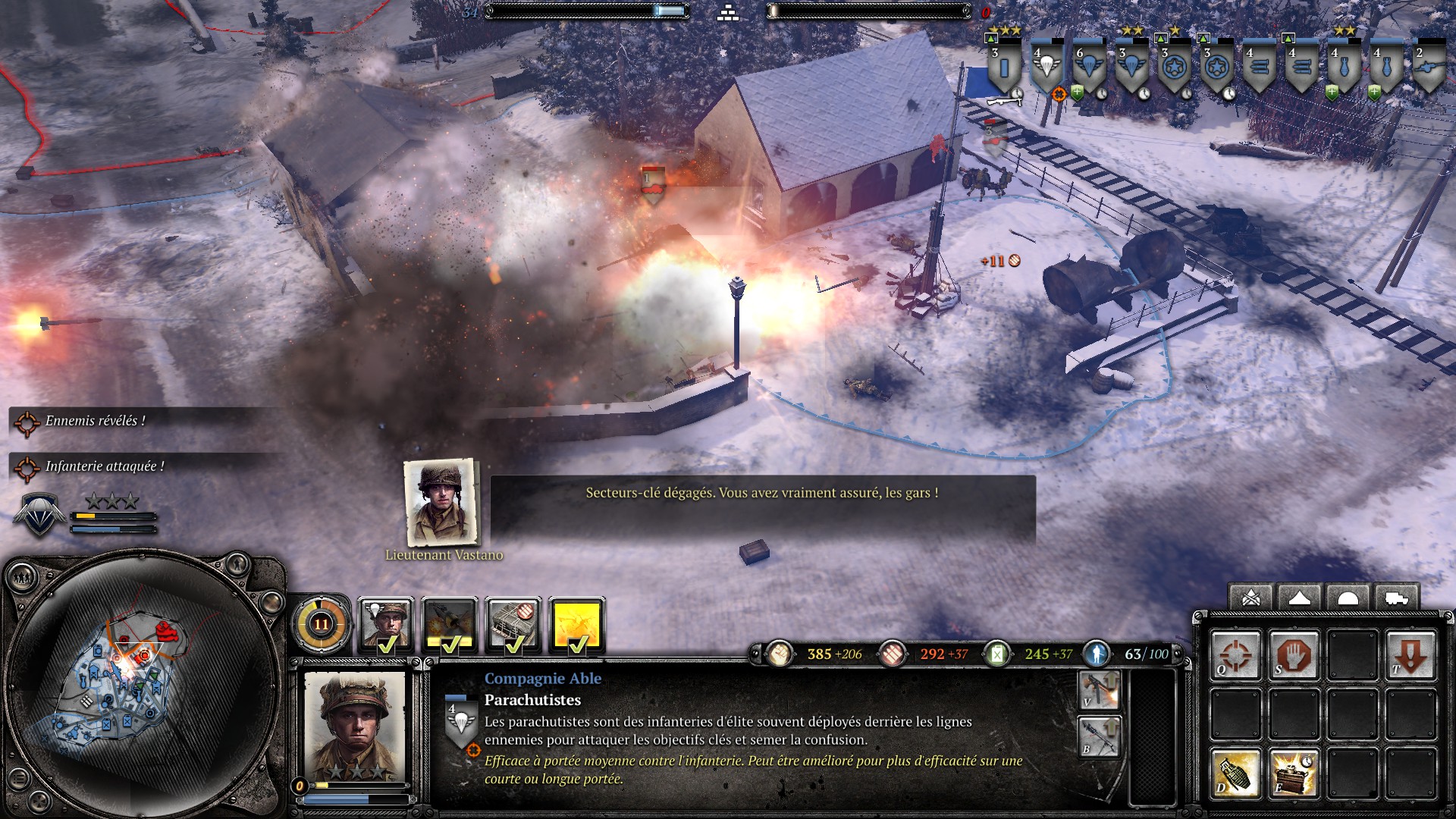
Task: Open the truck-icon tab above the command grid
Action: pyautogui.click(x=1396, y=598)
